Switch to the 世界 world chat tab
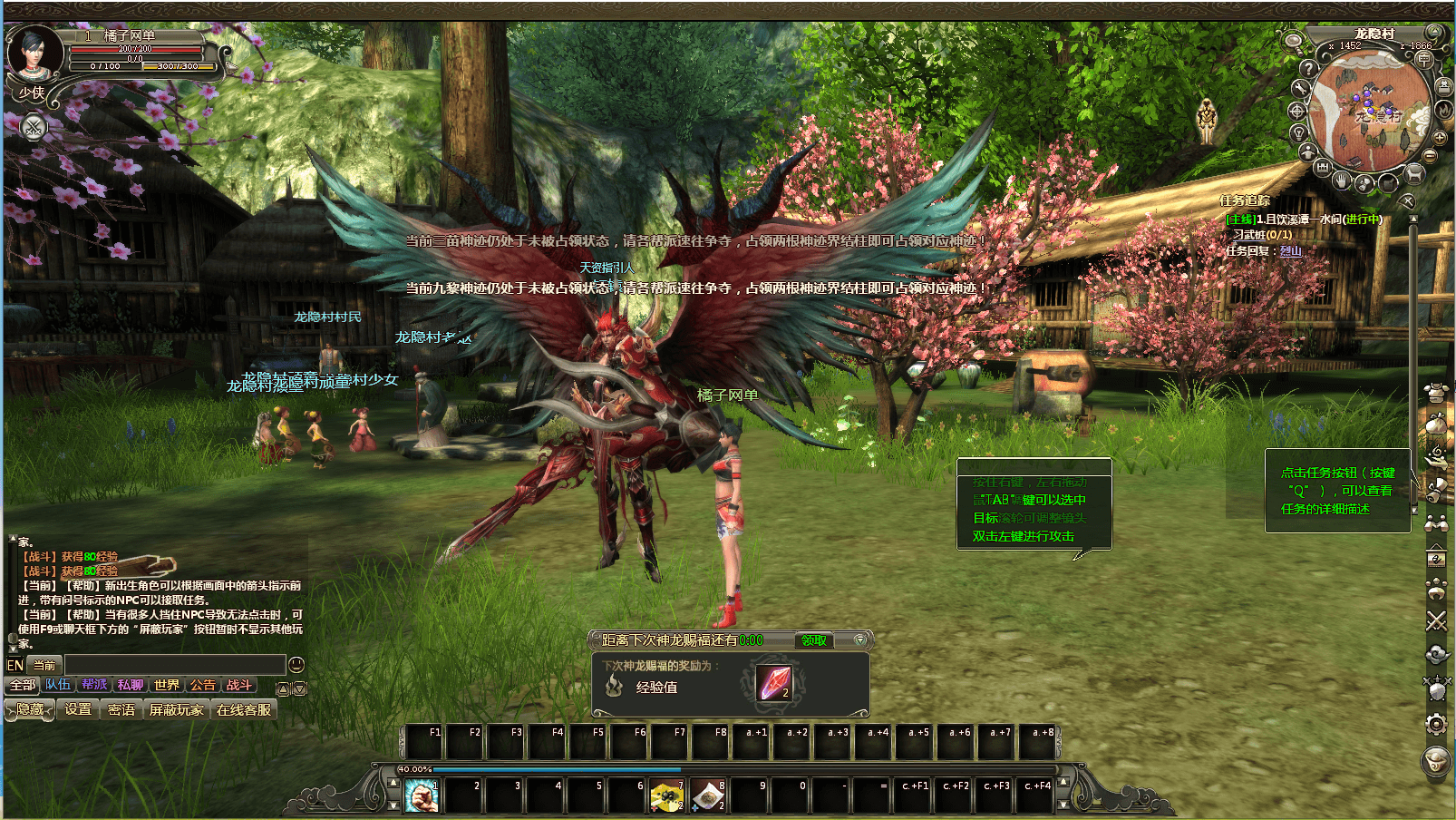 pyautogui.click(x=167, y=685)
